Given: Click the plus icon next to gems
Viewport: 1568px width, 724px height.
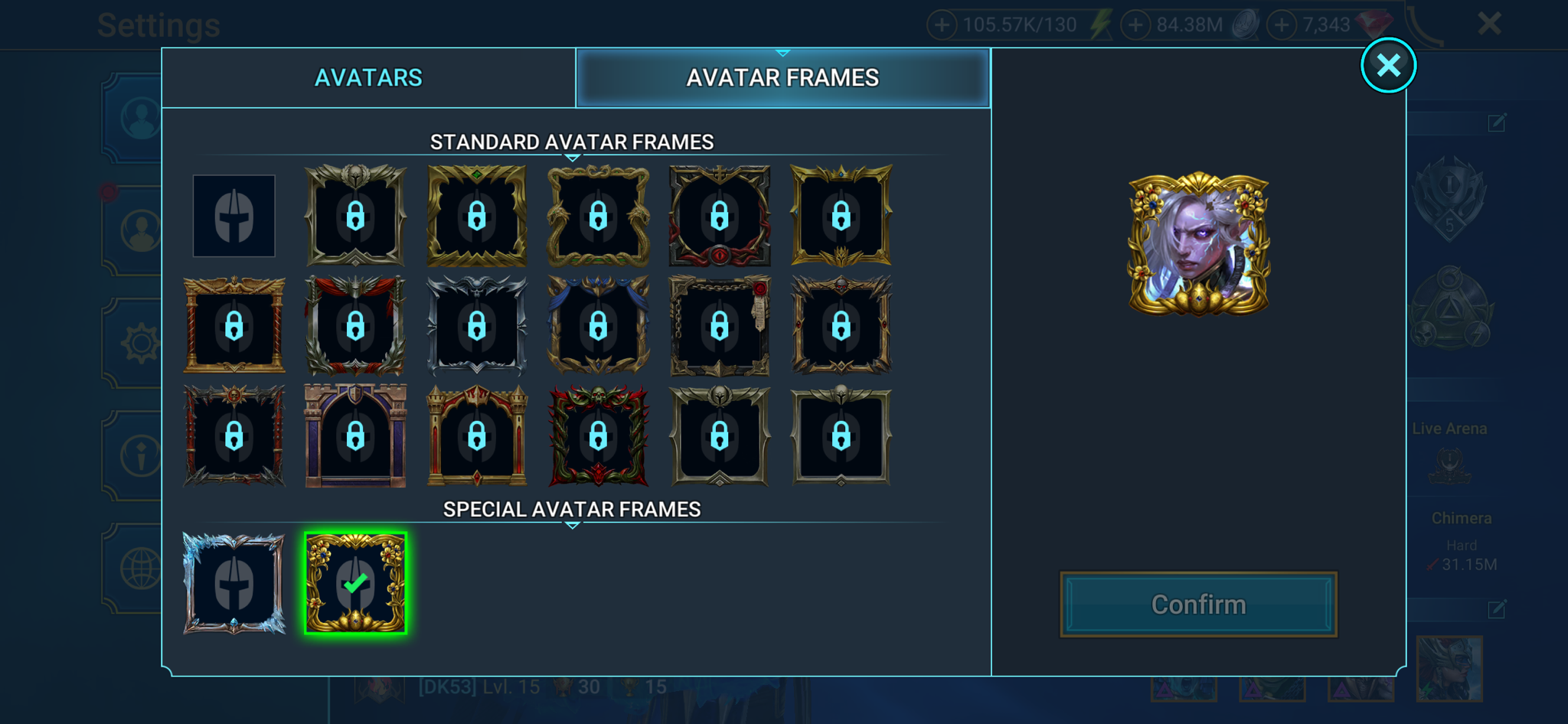Looking at the screenshot, I should 1282,24.
